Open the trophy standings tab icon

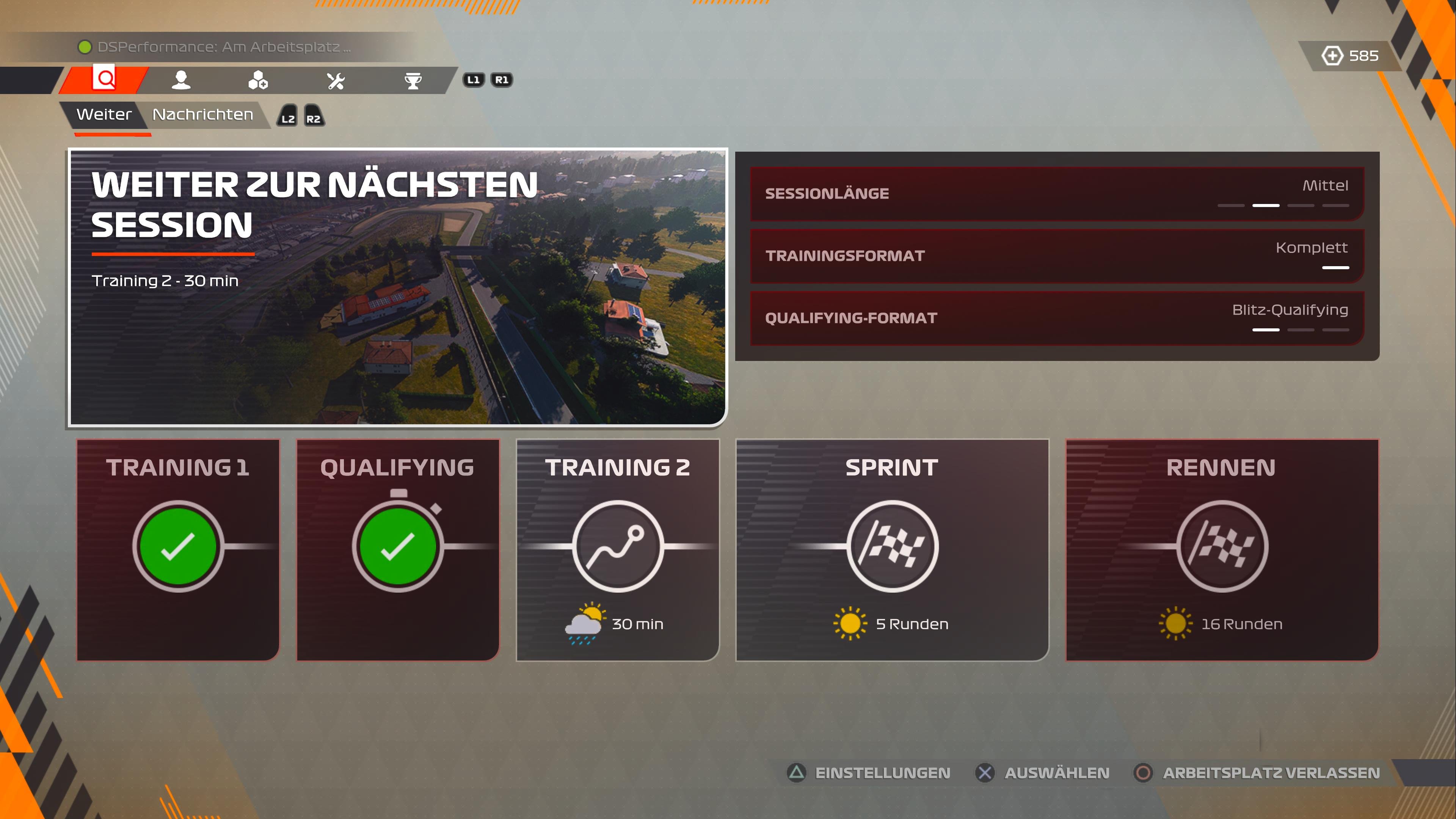(413, 80)
